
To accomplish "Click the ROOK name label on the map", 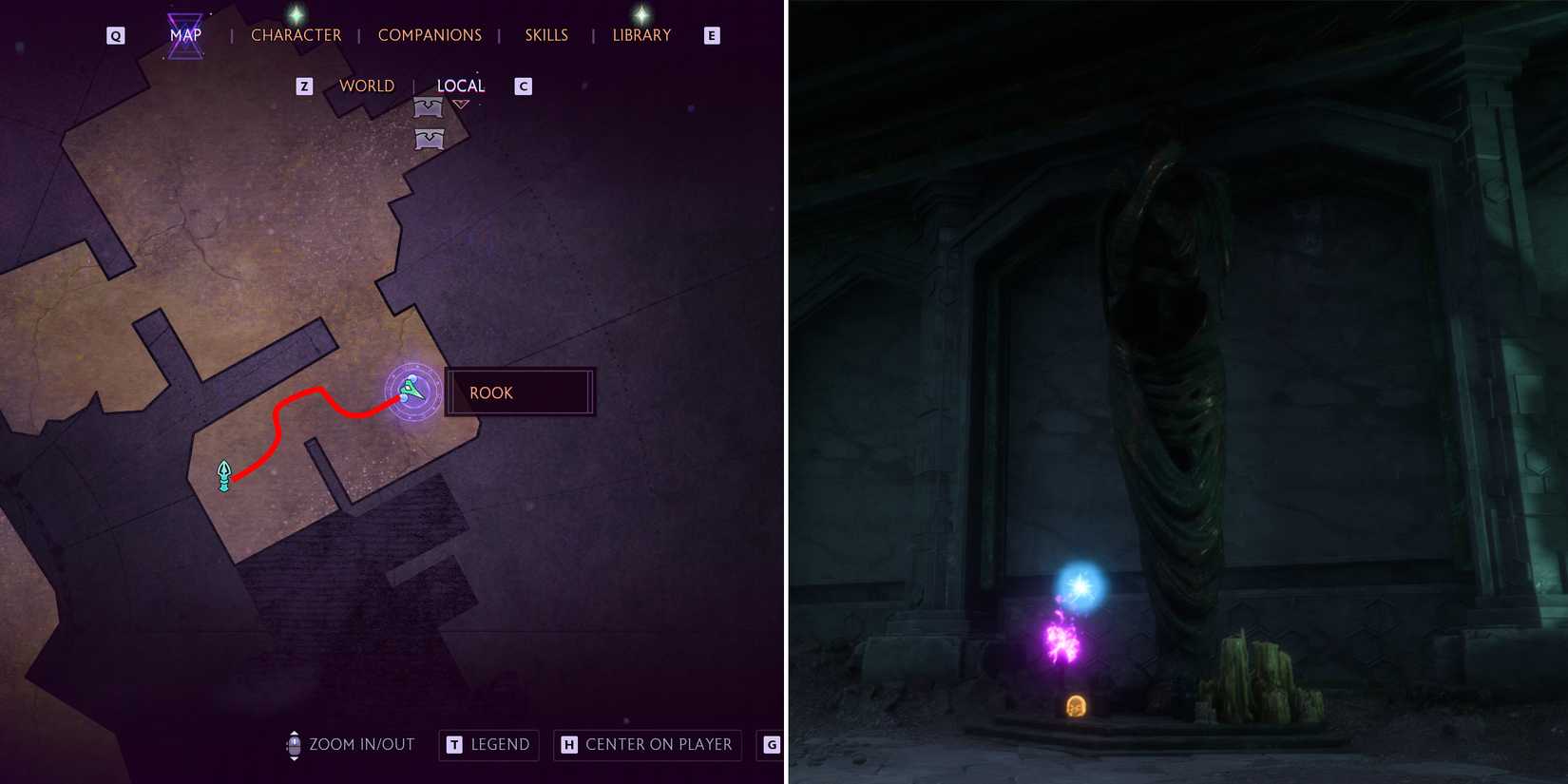I will coord(491,392).
